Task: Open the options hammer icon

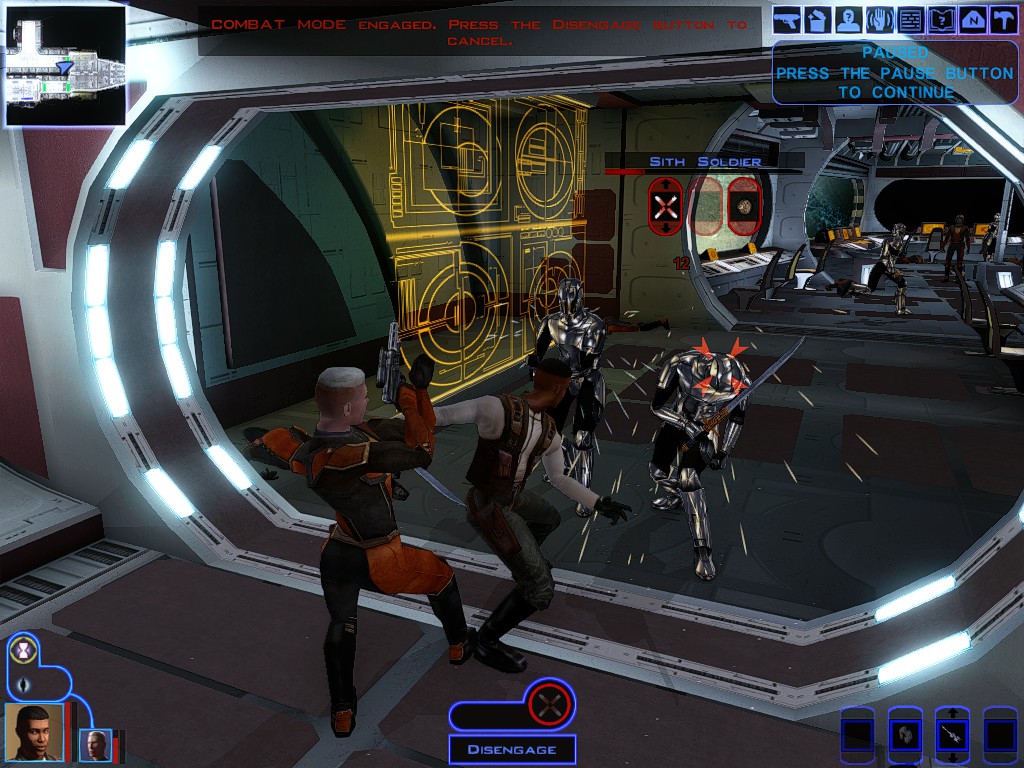Action: (1002, 18)
